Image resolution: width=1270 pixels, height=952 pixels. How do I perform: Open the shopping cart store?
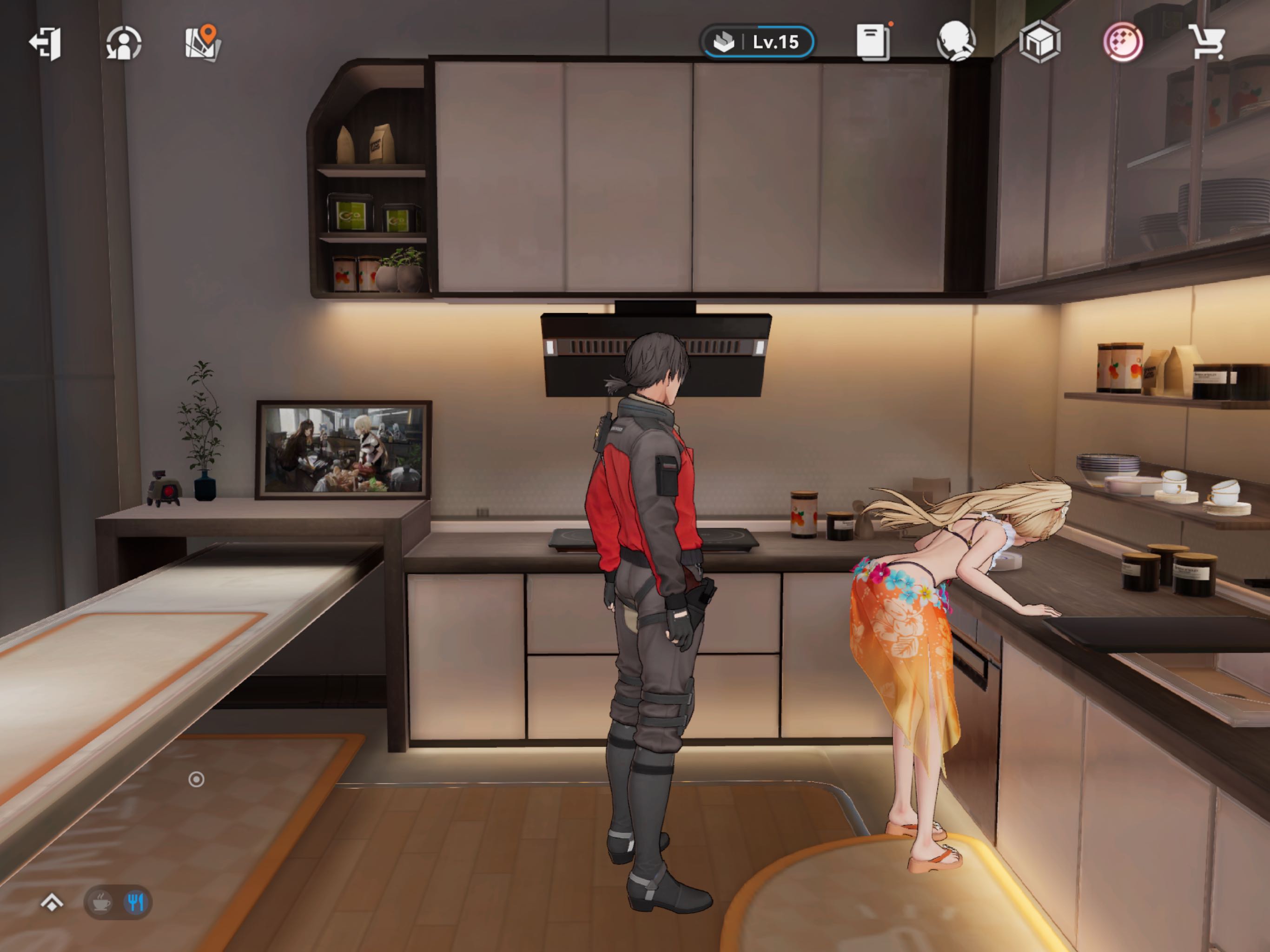pyautogui.click(x=1206, y=41)
